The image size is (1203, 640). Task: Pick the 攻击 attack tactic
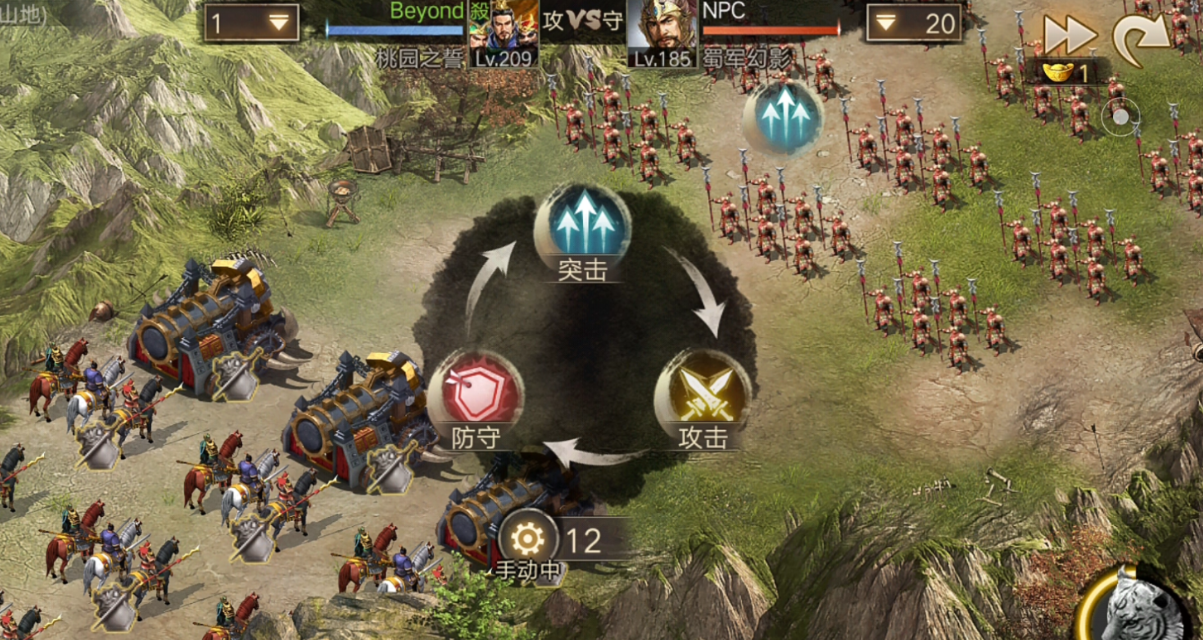point(702,392)
